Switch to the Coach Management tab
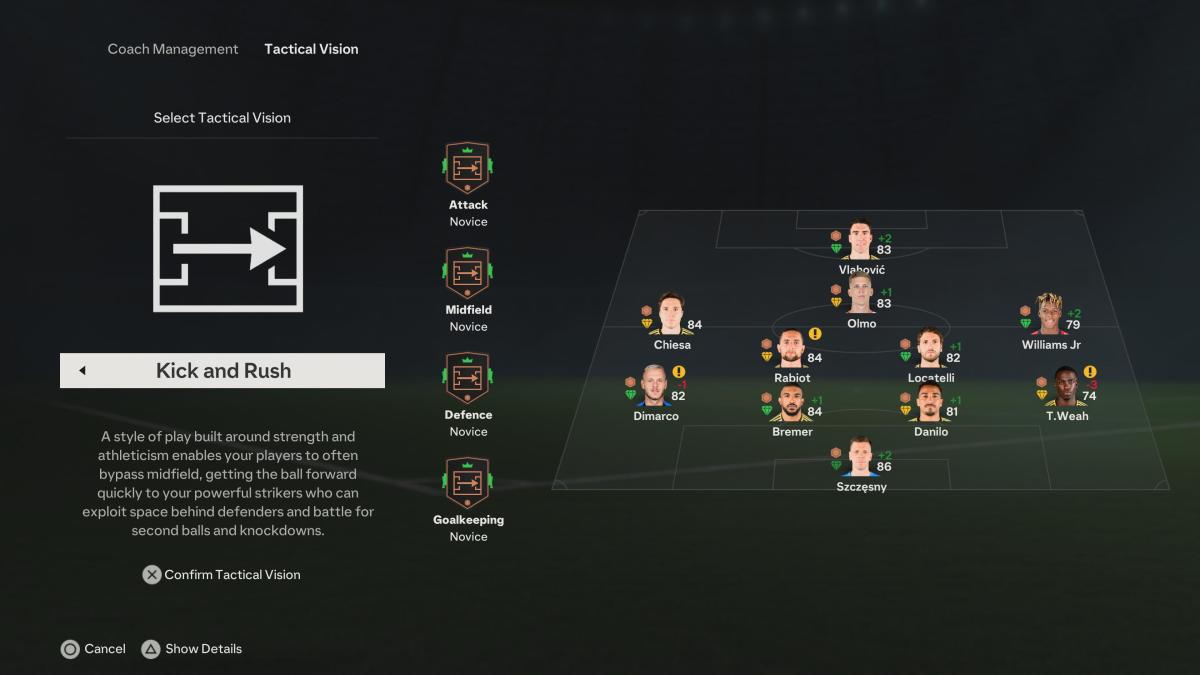This screenshot has height=675, width=1200. [173, 49]
